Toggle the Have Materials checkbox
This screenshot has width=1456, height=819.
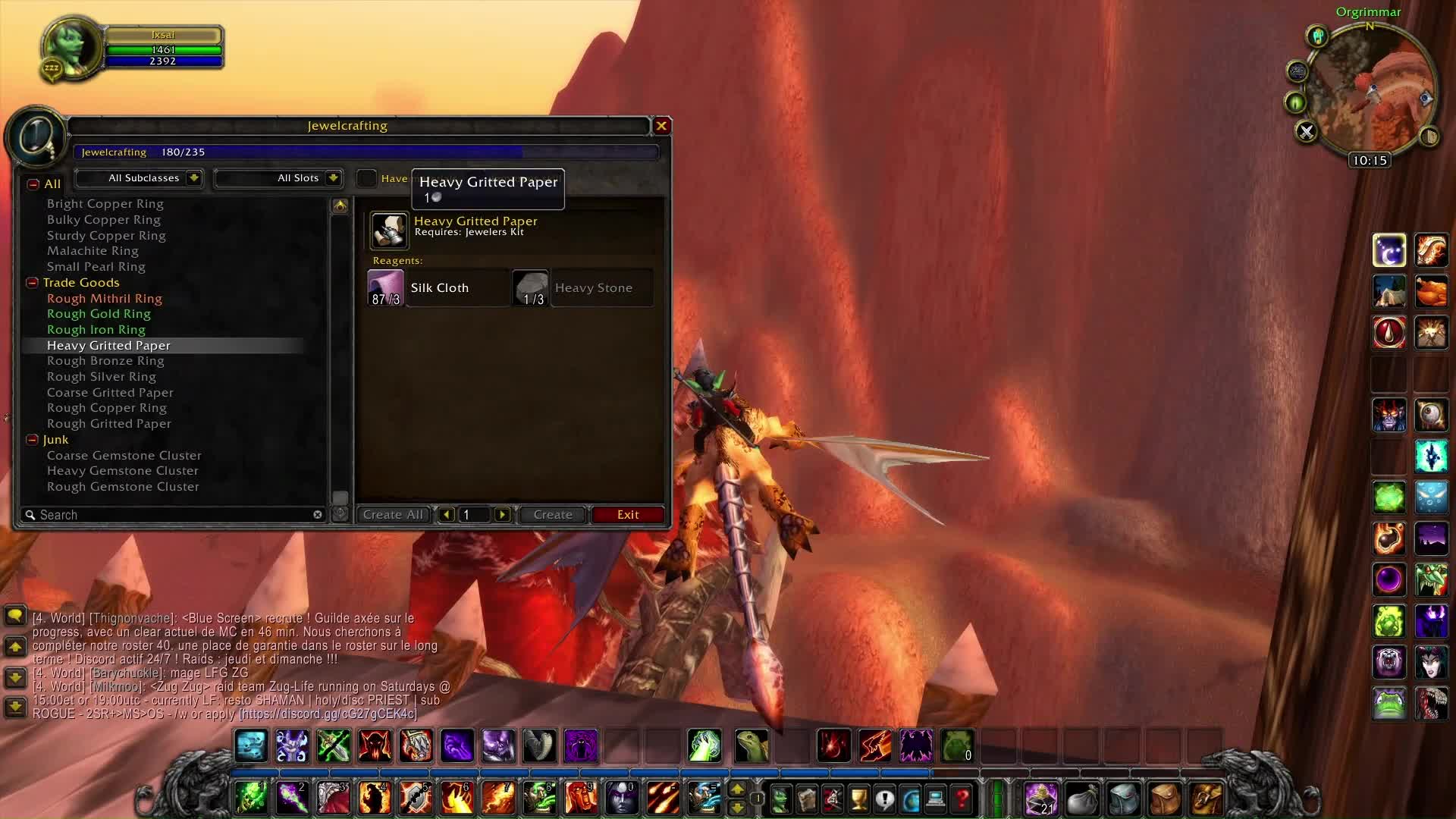(366, 178)
